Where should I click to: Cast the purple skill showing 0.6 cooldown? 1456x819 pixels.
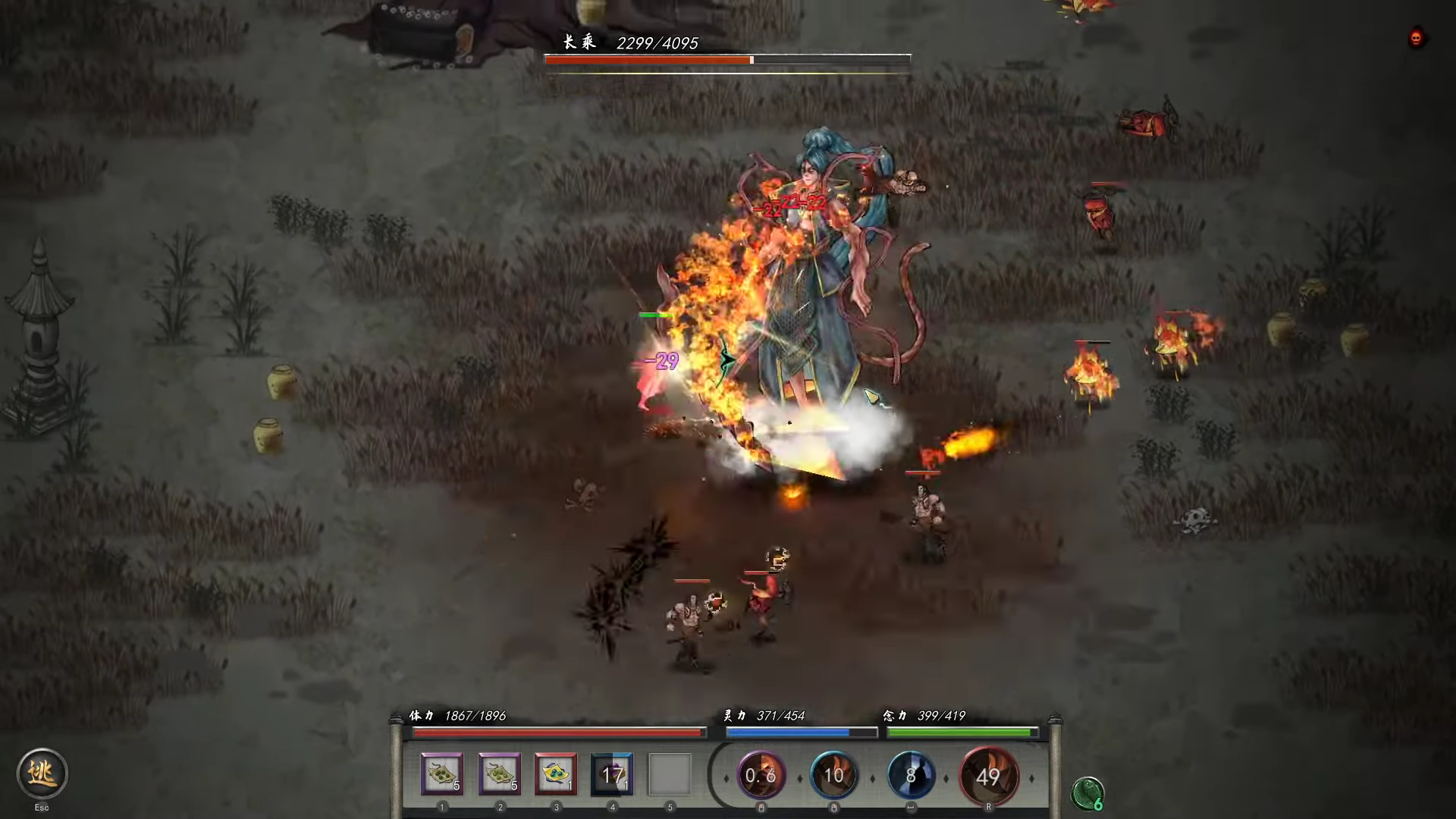(761, 776)
